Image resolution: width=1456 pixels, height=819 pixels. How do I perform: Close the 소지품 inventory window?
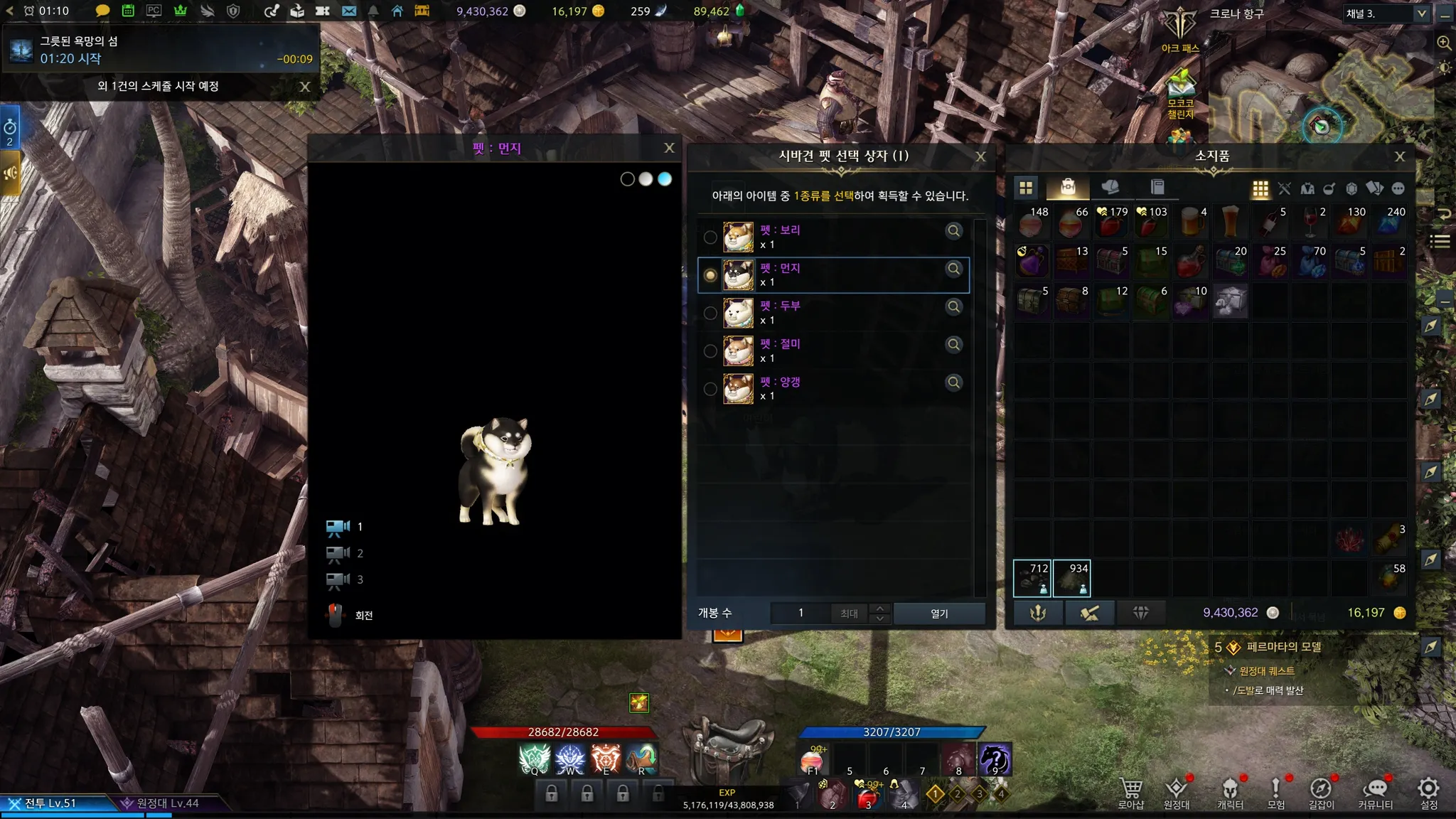coord(1400,156)
